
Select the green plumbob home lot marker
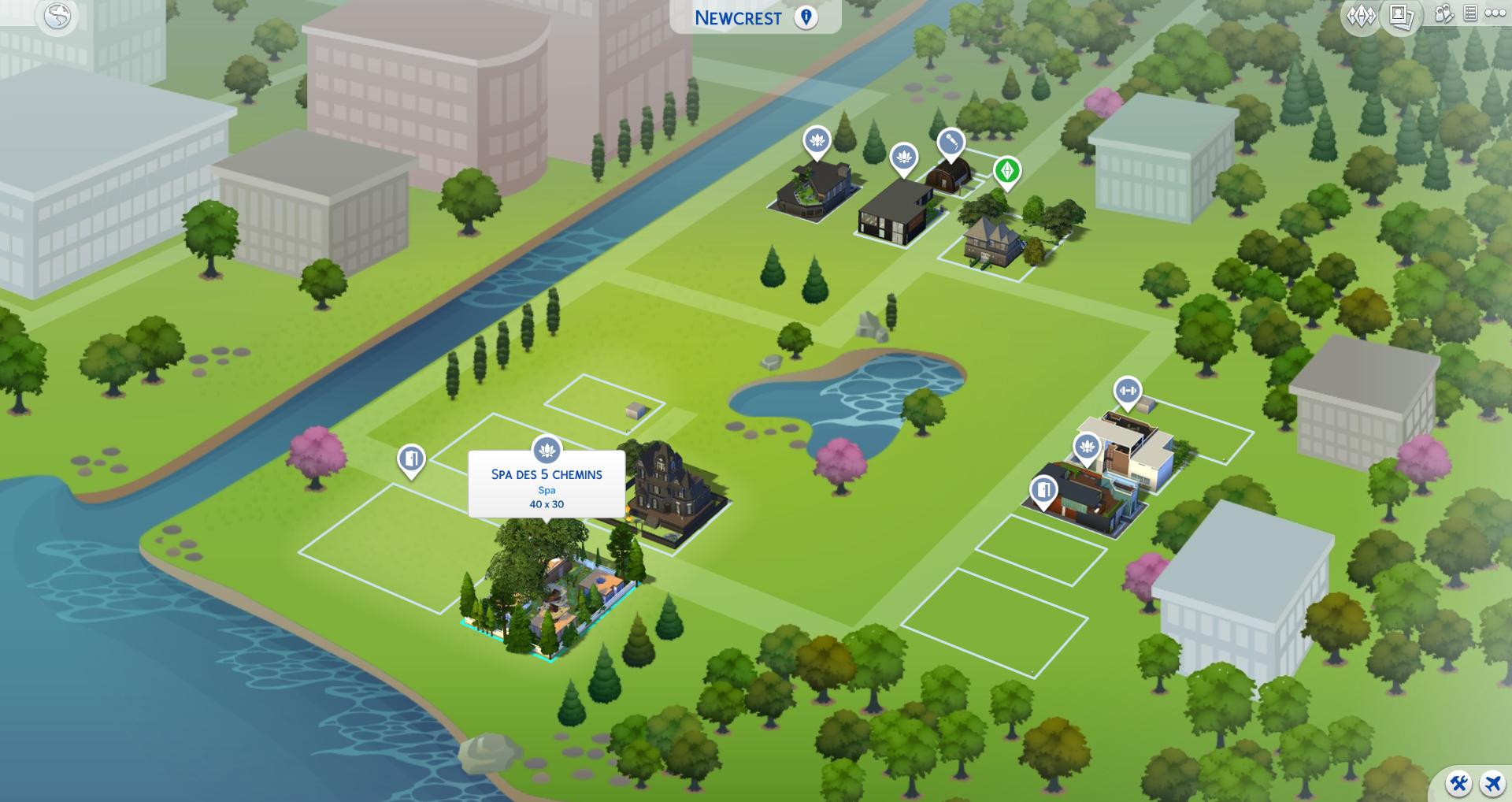click(x=1006, y=171)
